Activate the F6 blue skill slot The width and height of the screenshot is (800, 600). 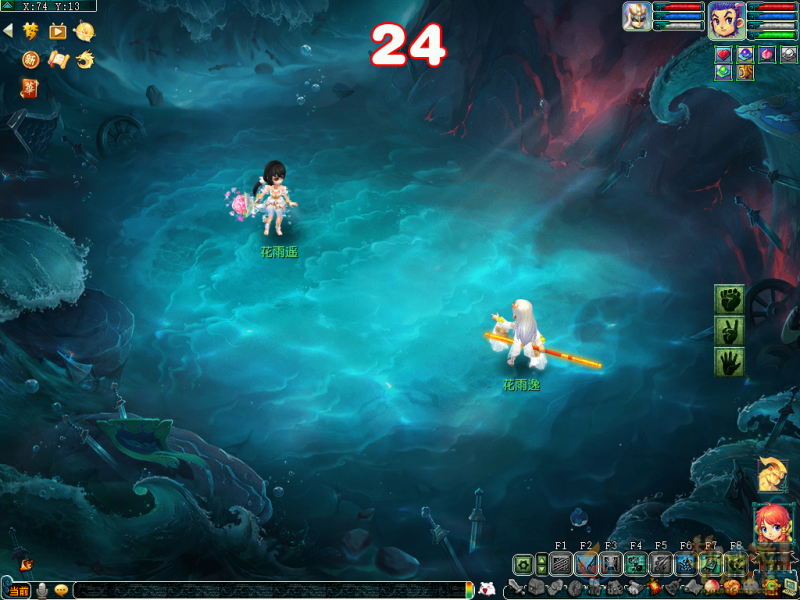pyautogui.click(x=686, y=565)
